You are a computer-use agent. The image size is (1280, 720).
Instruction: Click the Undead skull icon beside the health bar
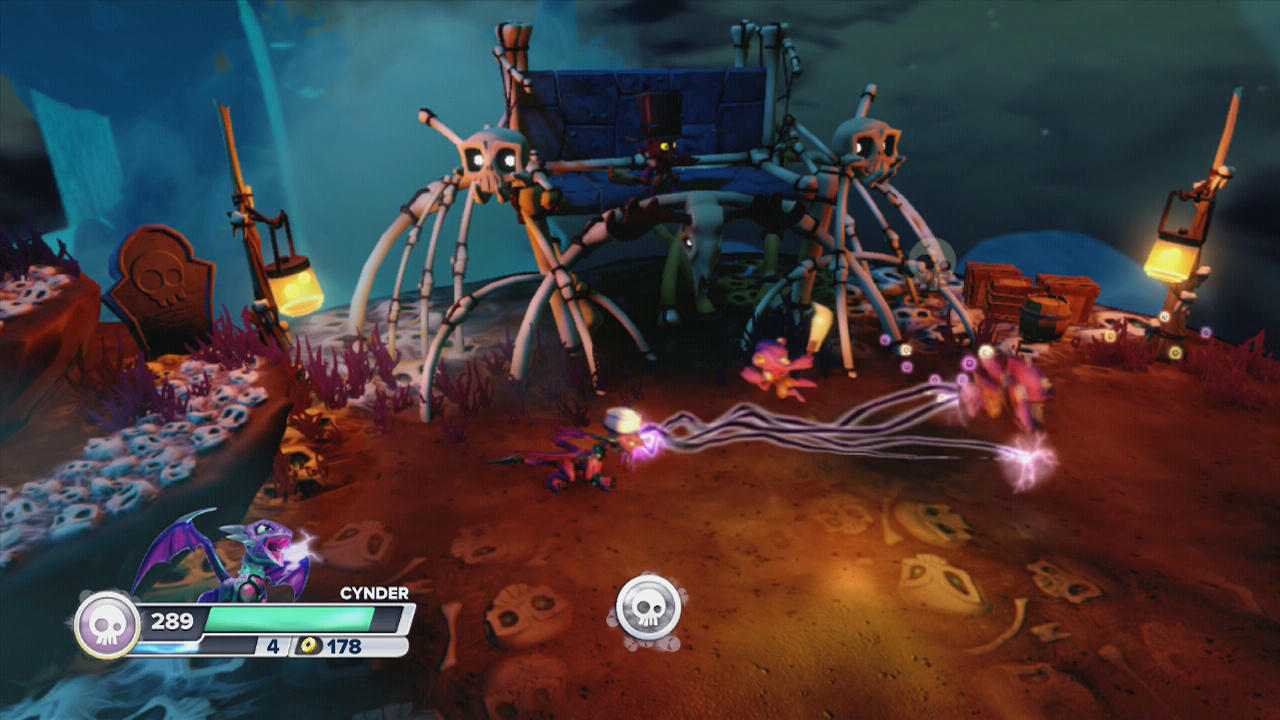tap(107, 625)
